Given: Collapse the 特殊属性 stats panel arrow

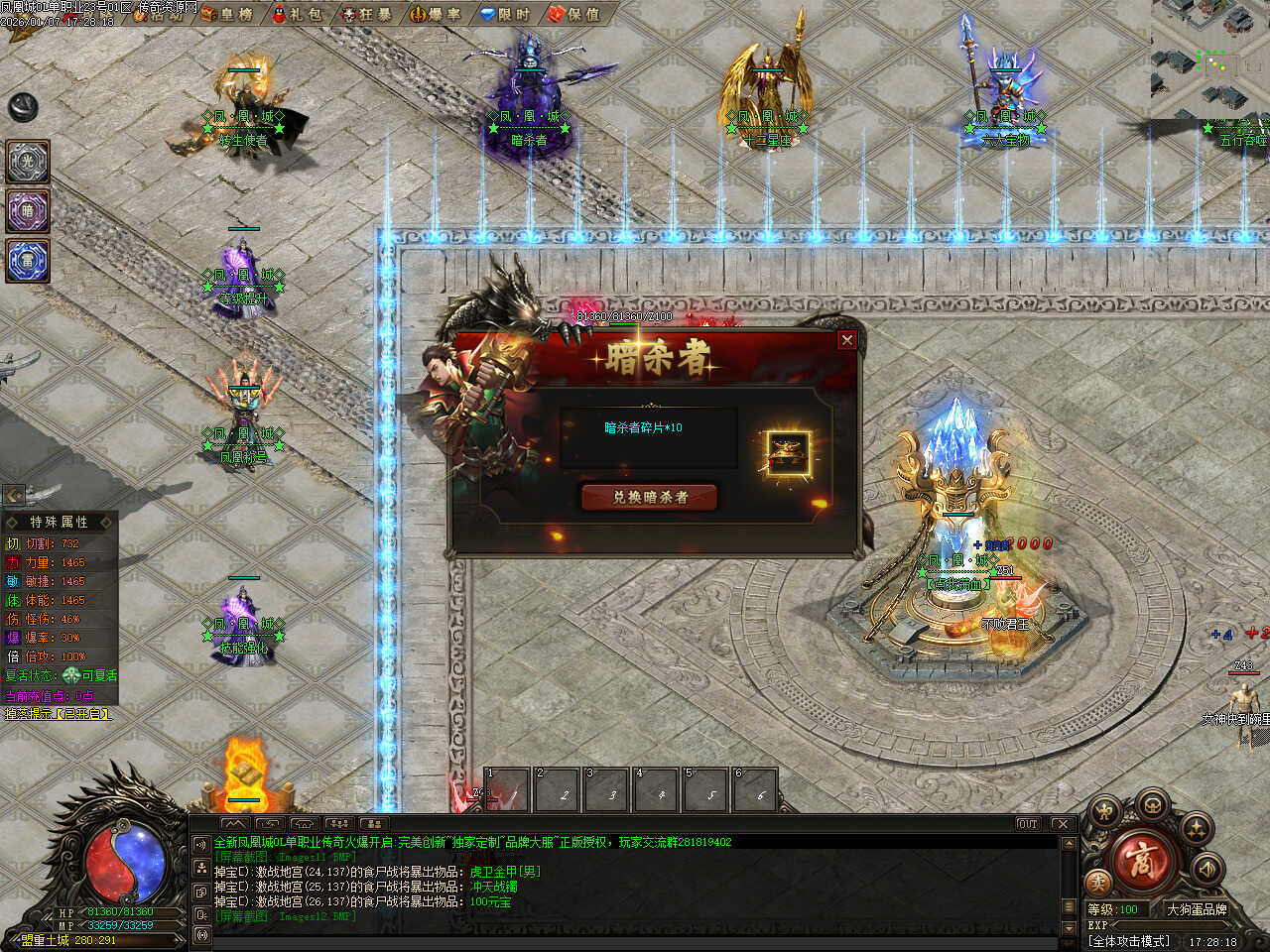Looking at the screenshot, I should click(13, 495).
